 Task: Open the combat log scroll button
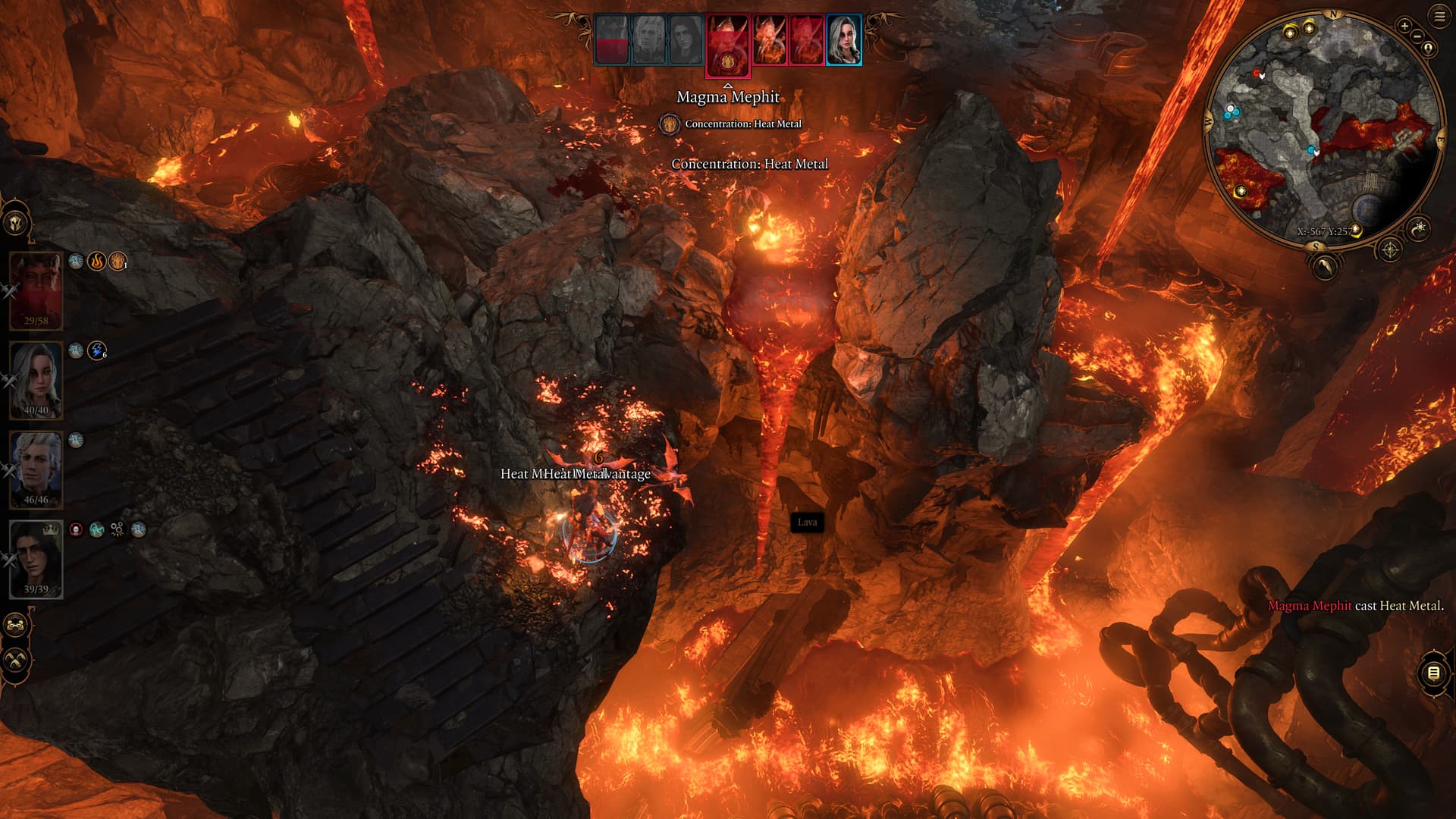click(x=1432, y=673)
